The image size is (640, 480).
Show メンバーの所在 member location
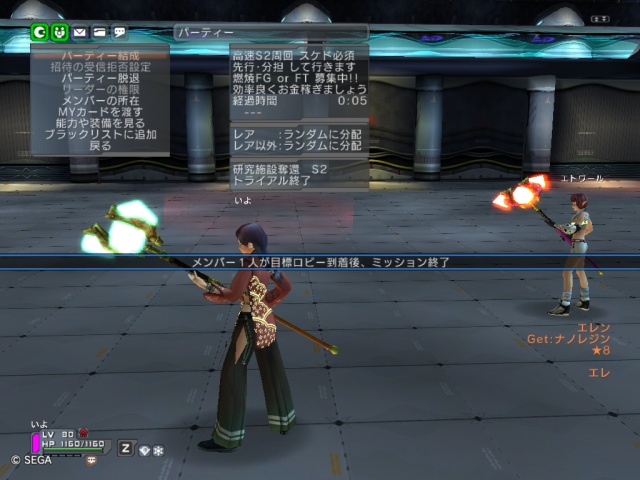tap(99, 100)
